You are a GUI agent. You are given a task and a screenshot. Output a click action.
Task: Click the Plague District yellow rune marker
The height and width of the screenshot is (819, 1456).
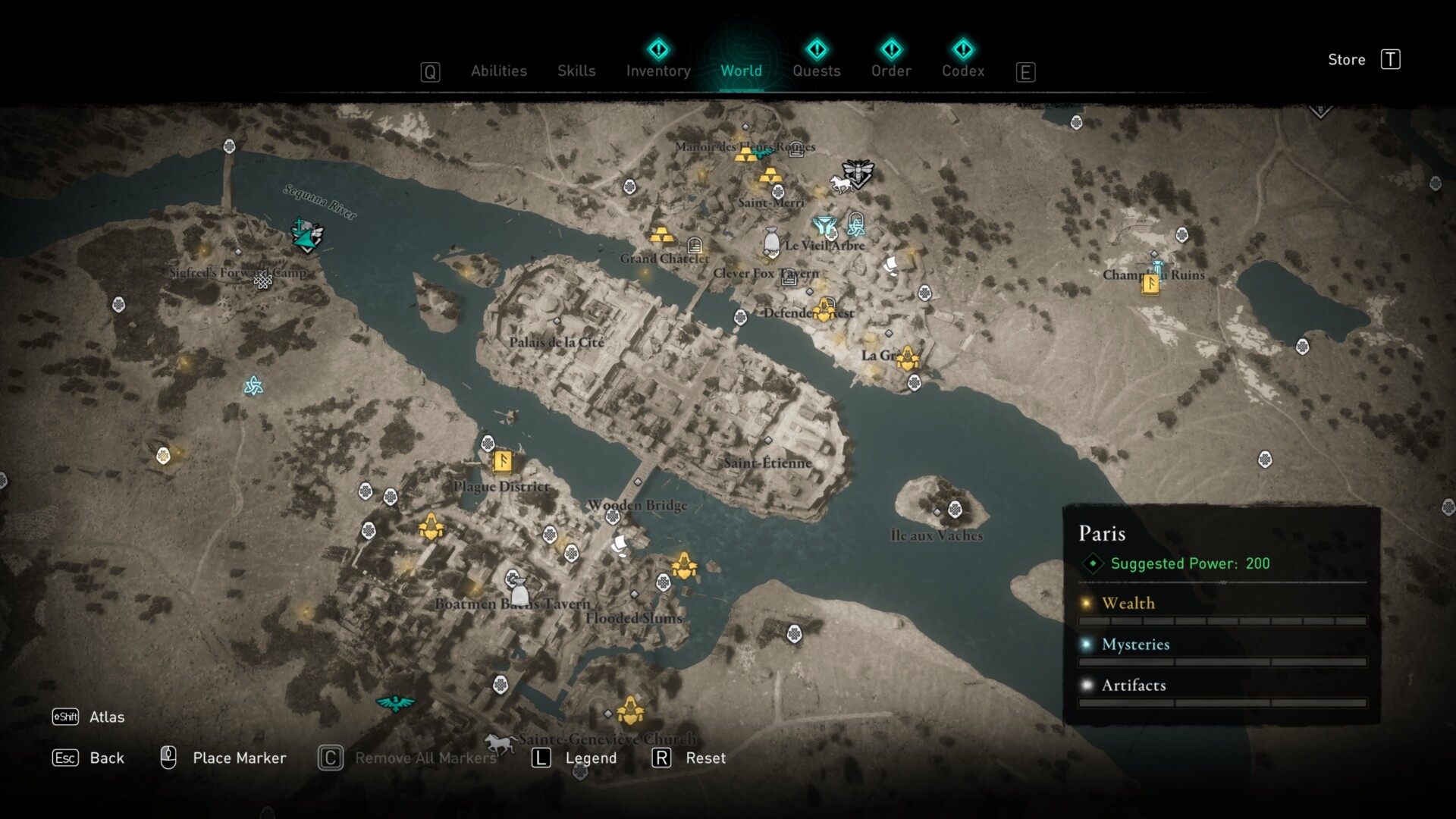pos(502,460)
